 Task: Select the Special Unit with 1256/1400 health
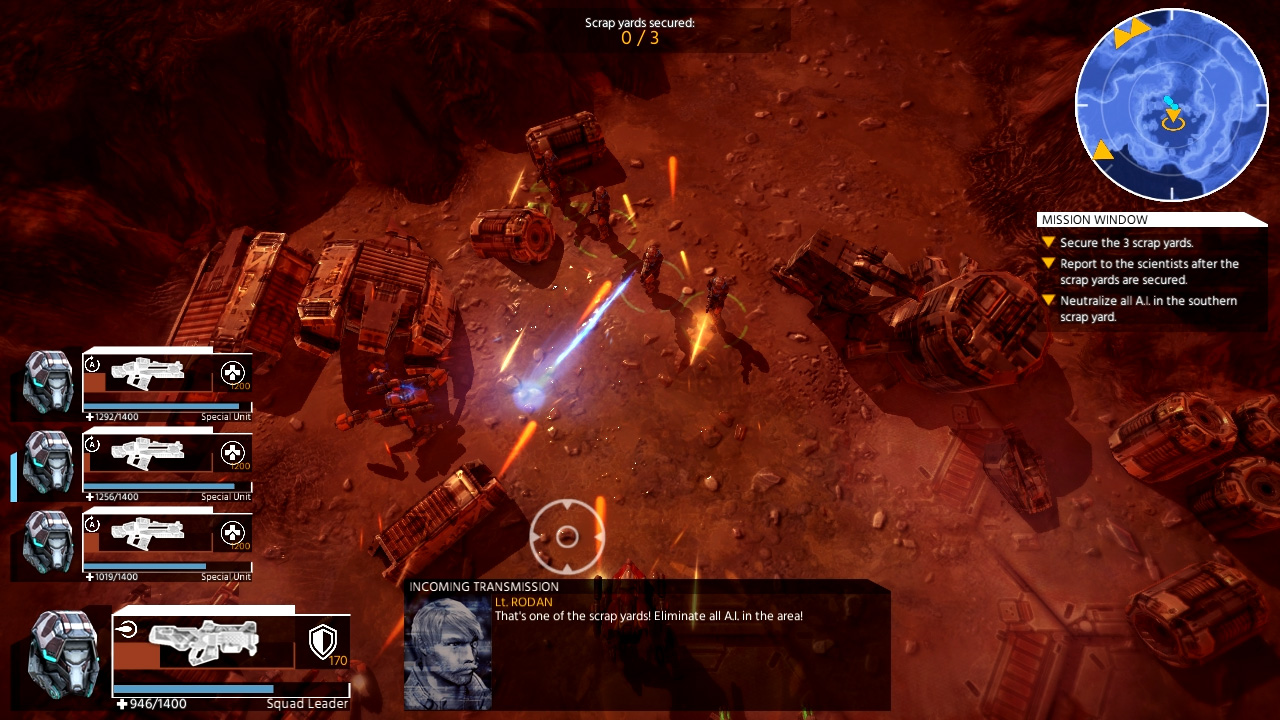48,462
